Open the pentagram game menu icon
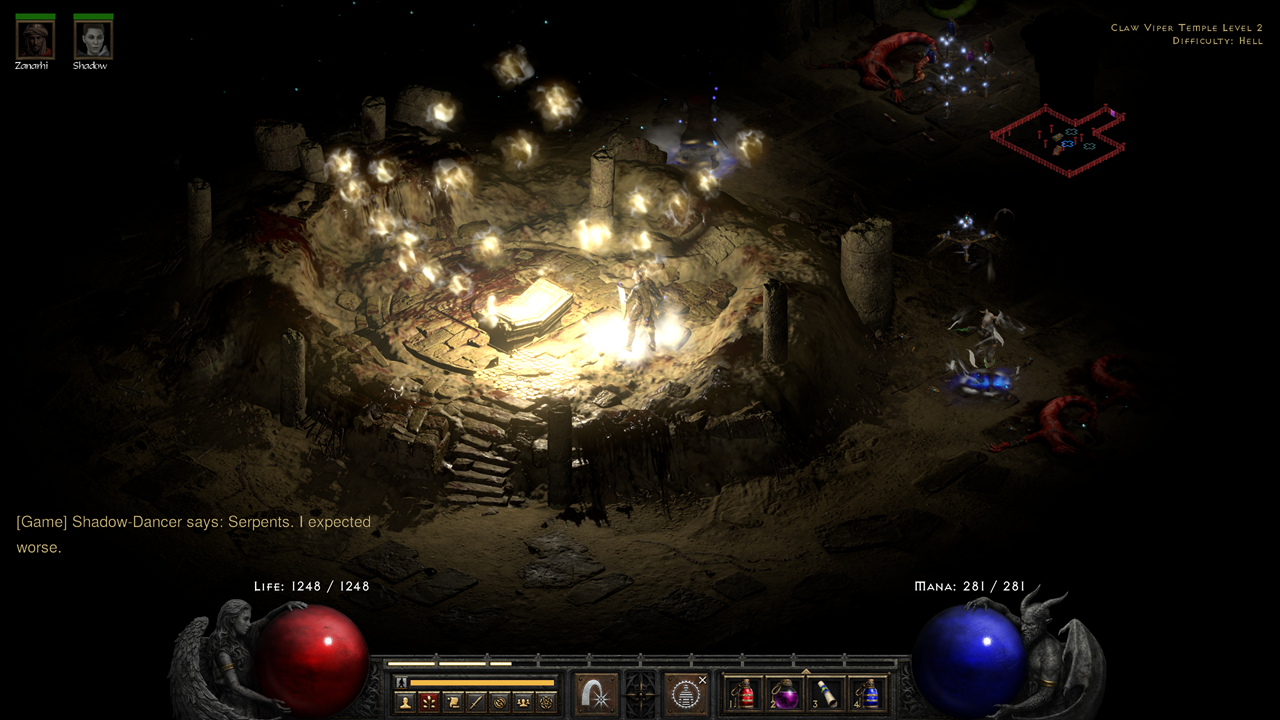The image size is (1280, 720). (x=544, y=702)
